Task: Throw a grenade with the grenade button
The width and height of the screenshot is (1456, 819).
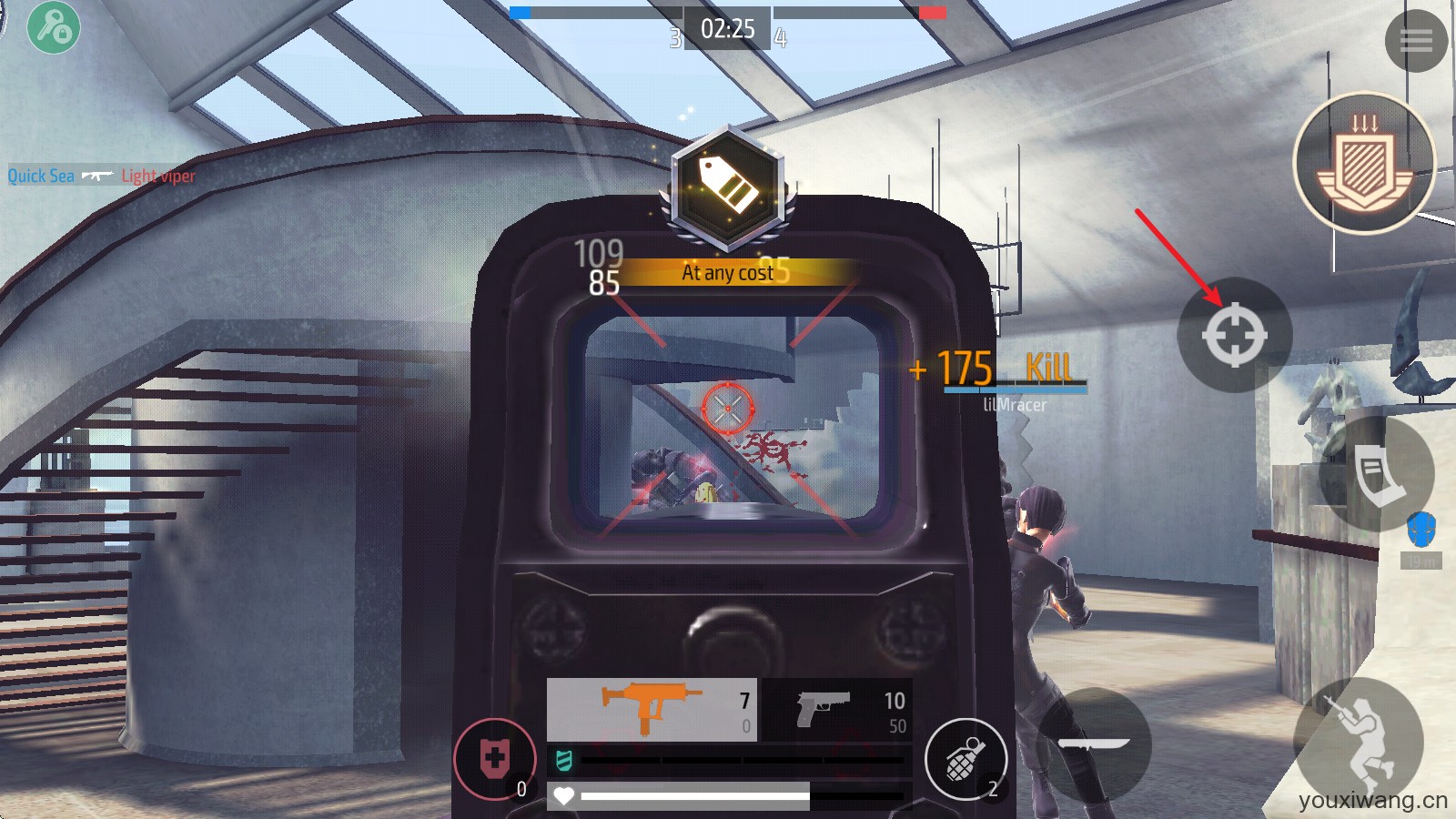Action: coord(966,759)
